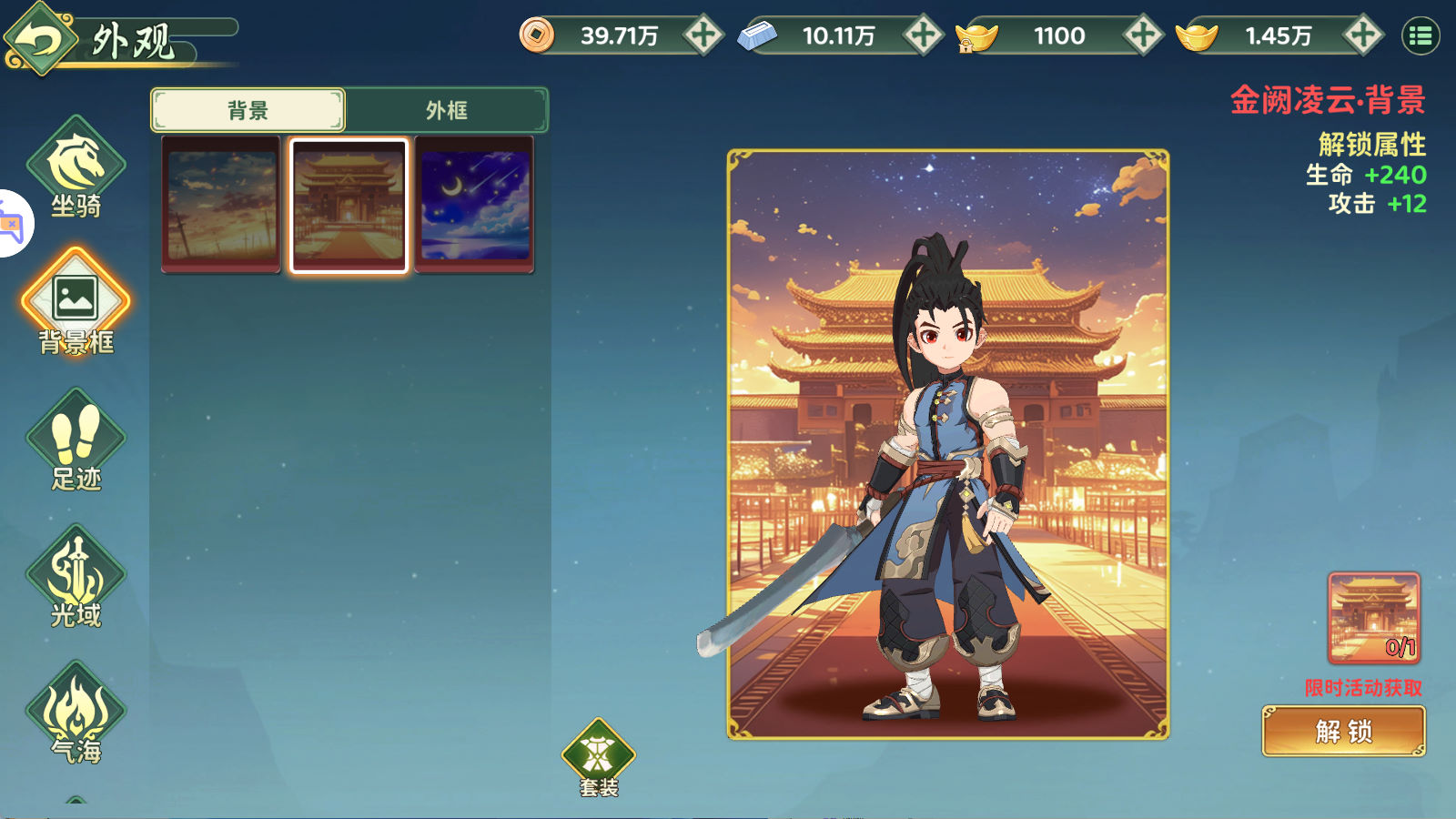Open the 坐骑 mount category
The width and height of the screenshot is (1456, 819).
tap(76, 169)
